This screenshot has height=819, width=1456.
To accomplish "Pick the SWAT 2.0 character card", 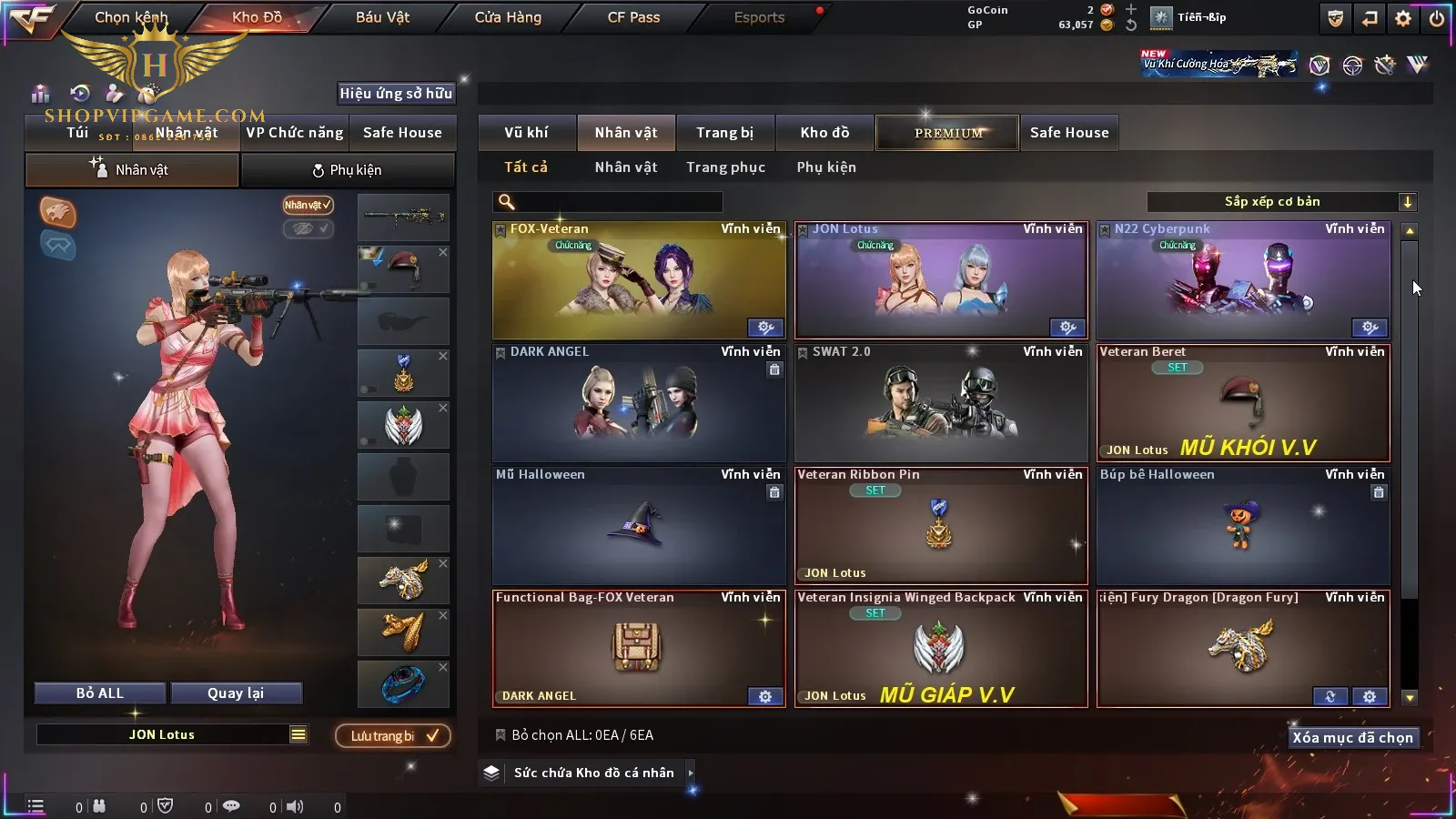I will point(941,403).
